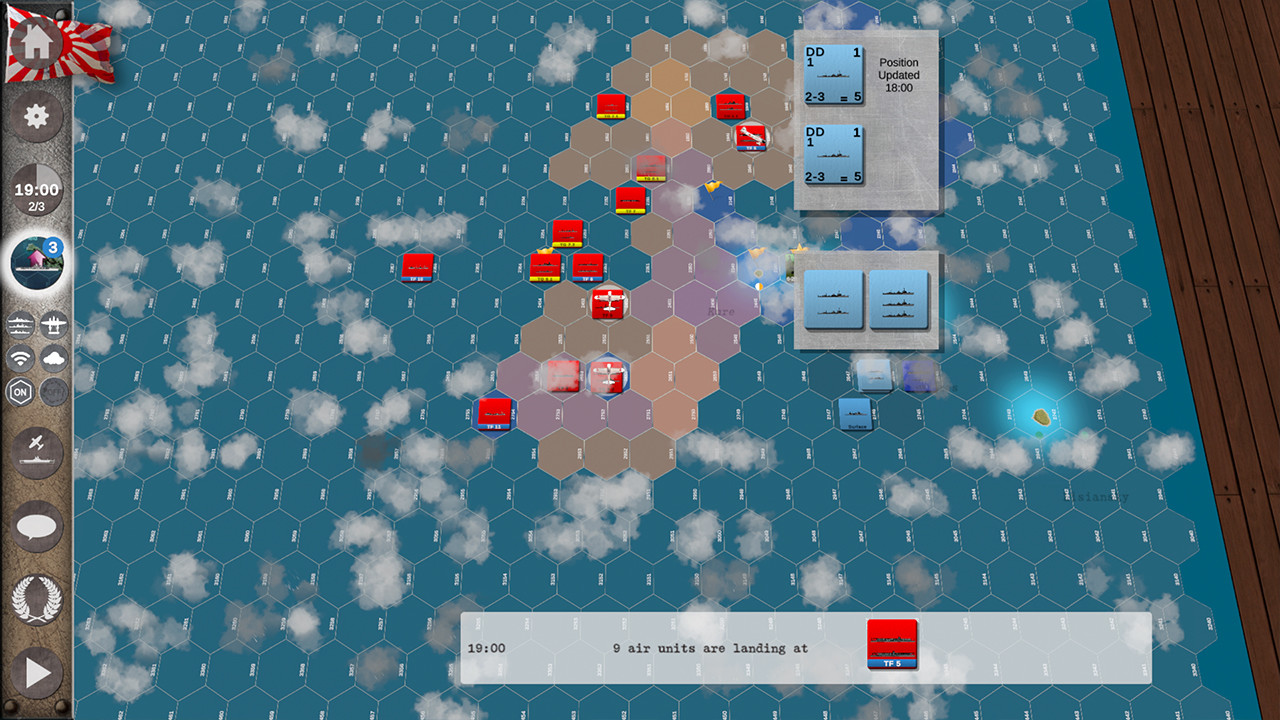Open the victory laurel wreath screen
This screenshot has width=1280, height=720.
(37, 600)
